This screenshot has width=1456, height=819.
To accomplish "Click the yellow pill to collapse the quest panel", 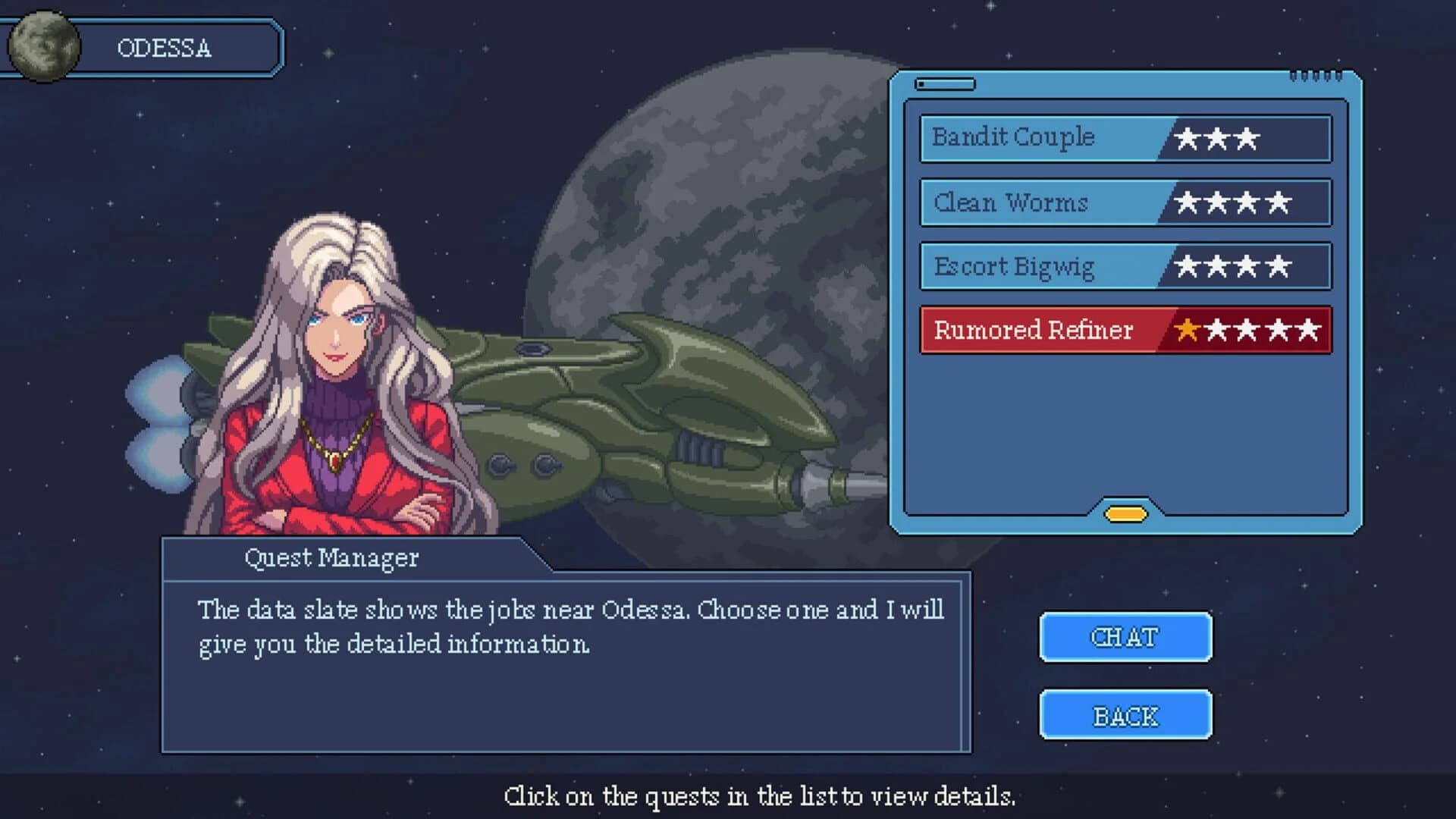I will pos(1125,514).
